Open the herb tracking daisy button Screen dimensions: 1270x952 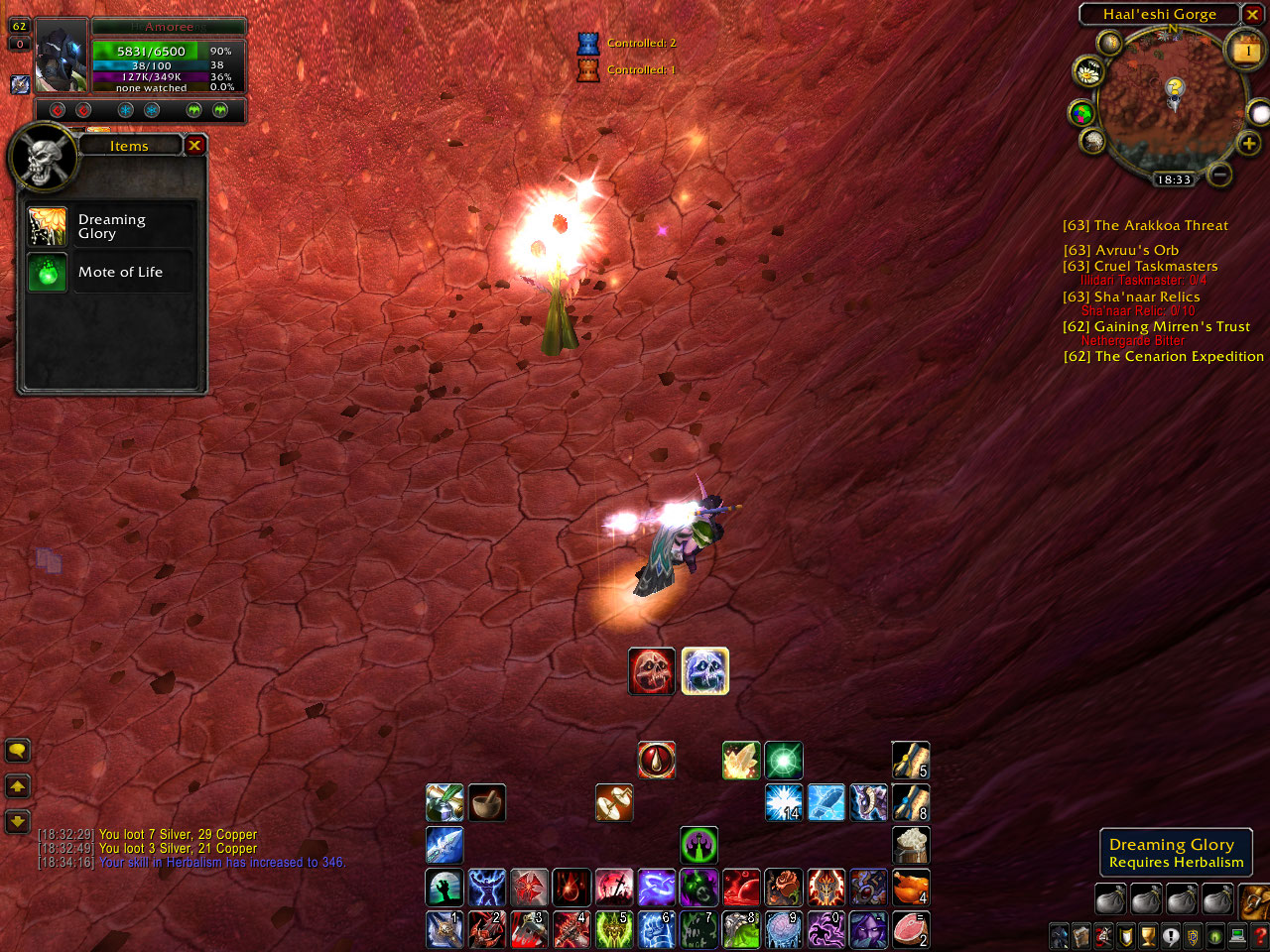(x=1088, y=71)
